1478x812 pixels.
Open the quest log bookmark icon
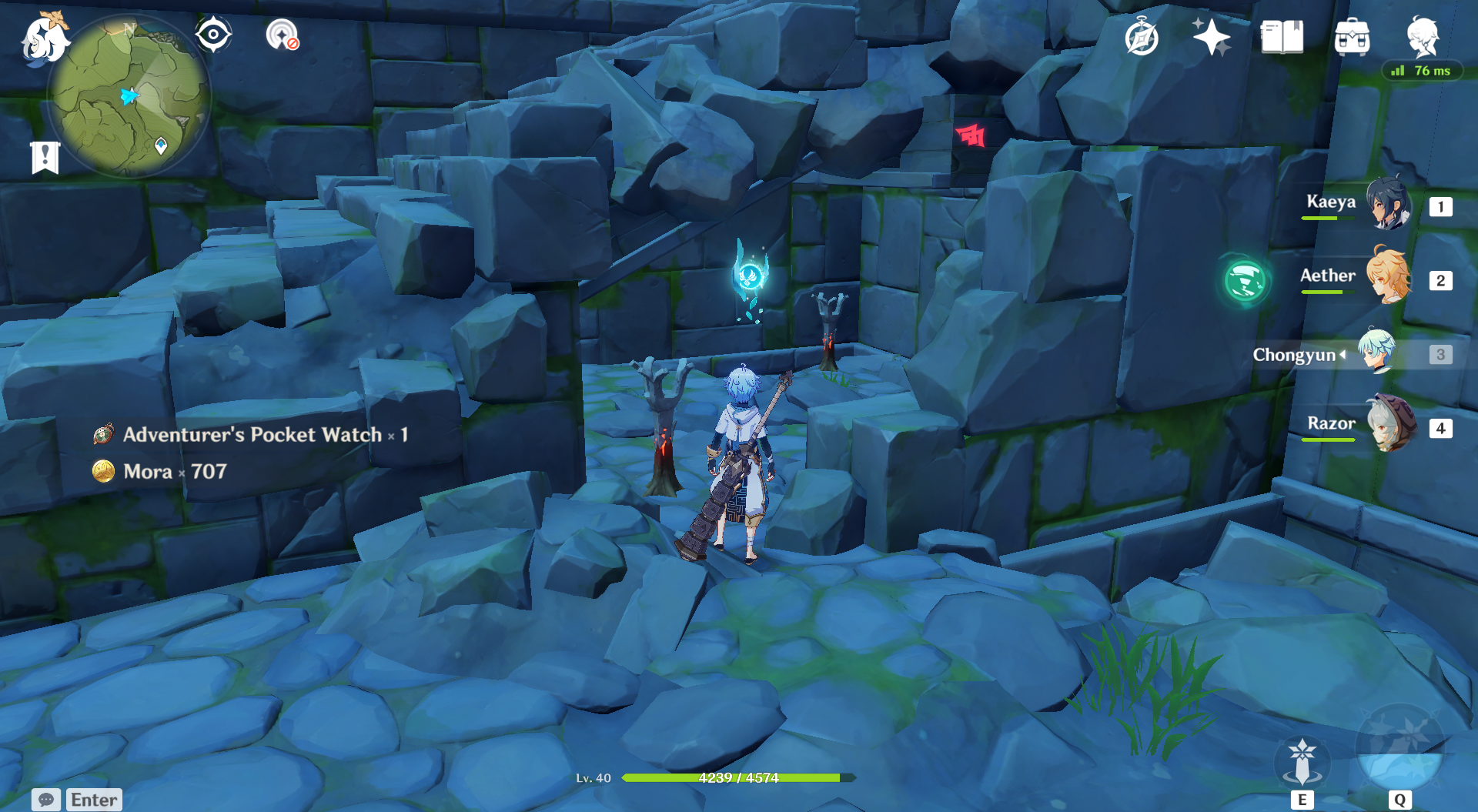[x=45, y=157]
